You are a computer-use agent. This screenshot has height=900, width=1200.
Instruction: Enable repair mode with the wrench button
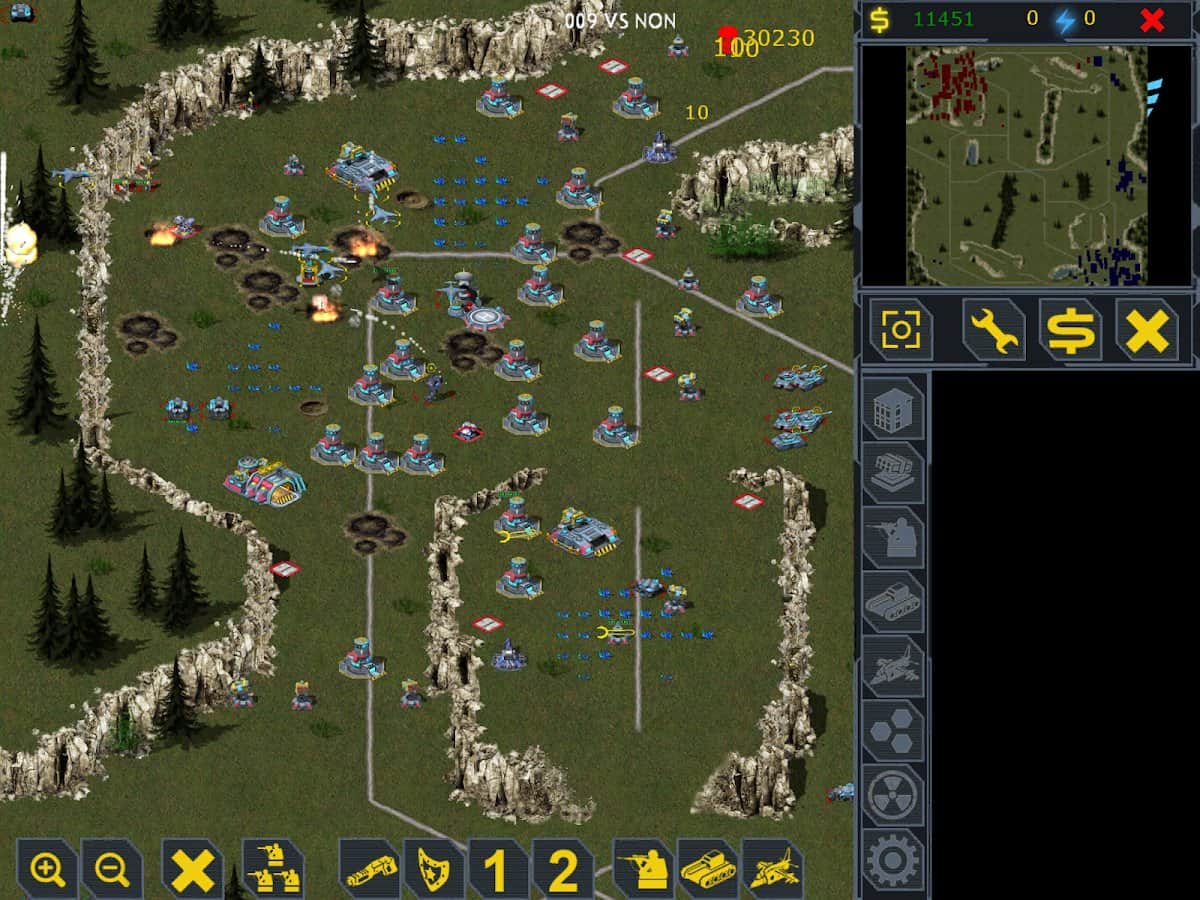(x=993, y=330)
